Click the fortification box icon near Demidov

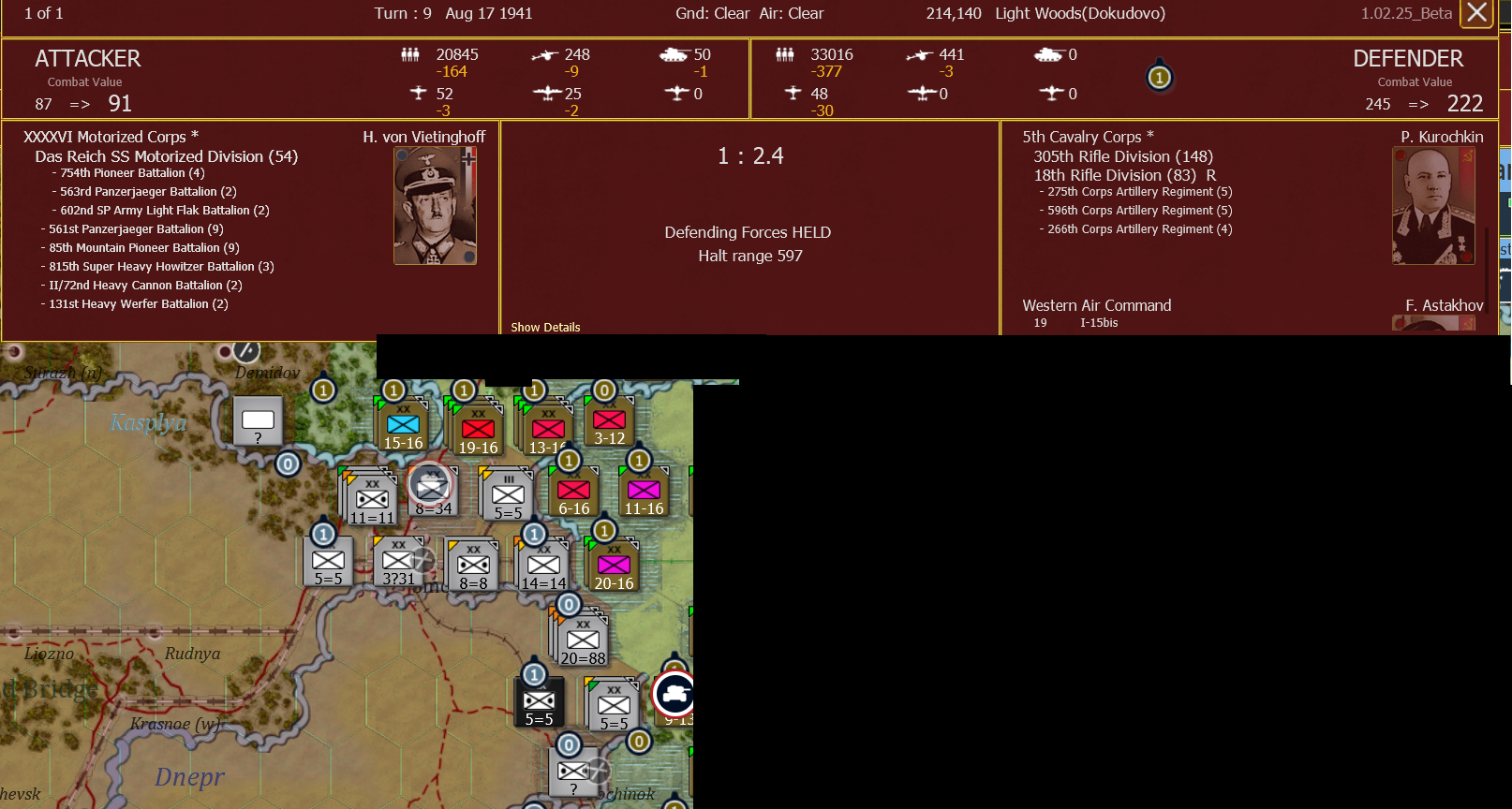pyautogui.click(x=259, y=421)
